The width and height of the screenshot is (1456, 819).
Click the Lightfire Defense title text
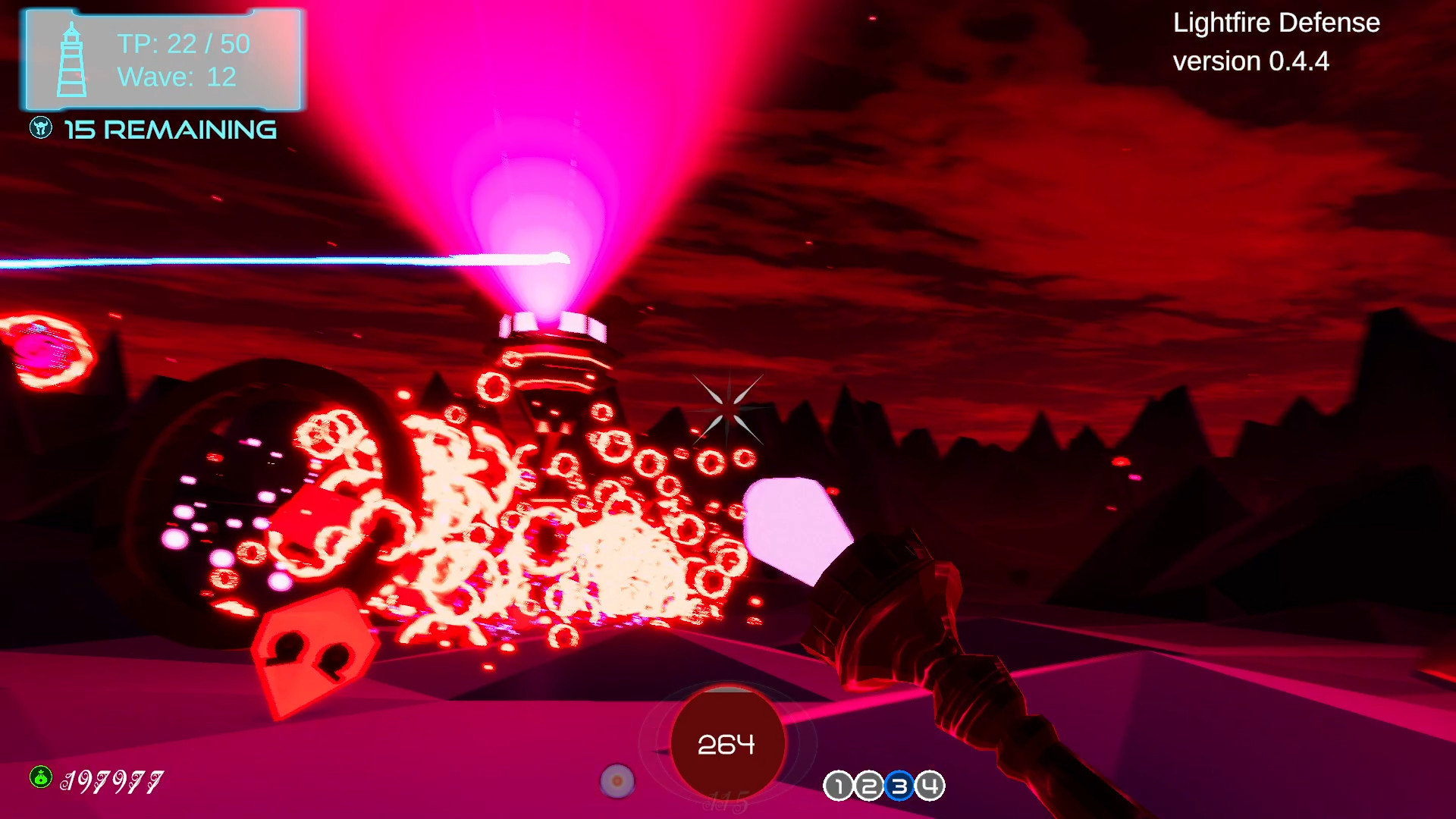point(1276,23)
